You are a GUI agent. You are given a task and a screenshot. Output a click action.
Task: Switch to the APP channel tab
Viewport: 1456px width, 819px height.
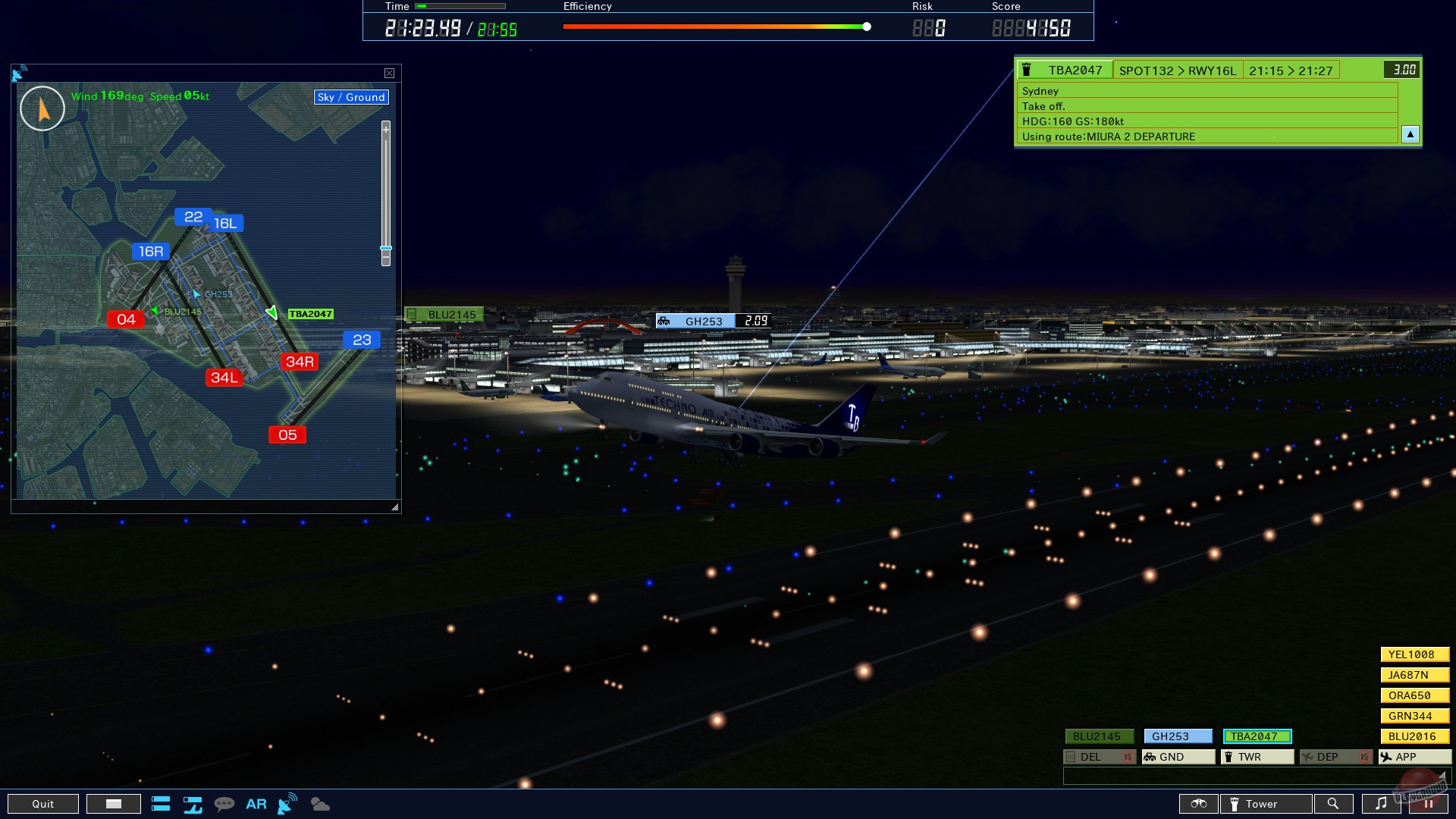click(x=1414, y=757)
